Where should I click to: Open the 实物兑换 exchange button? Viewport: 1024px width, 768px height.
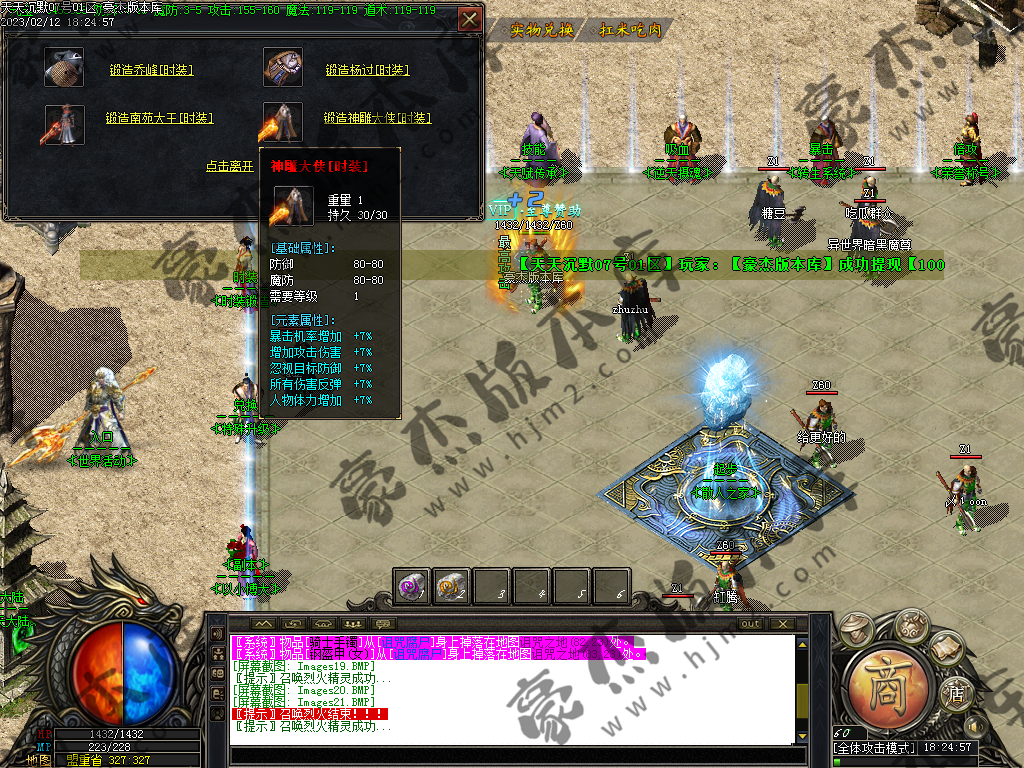click(541, 30)
